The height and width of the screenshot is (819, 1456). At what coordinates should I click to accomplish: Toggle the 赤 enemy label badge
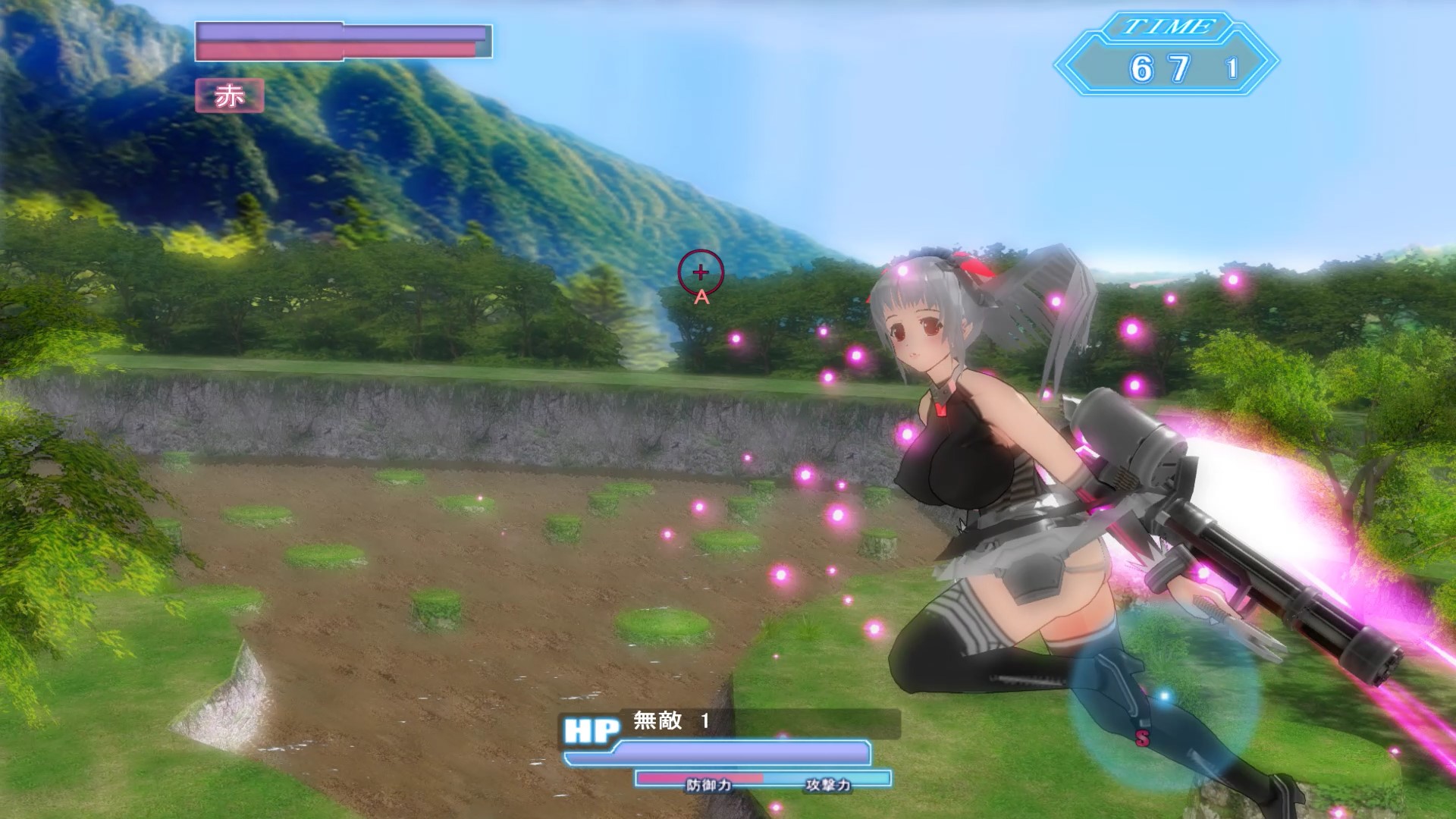pyautogui.click(x=231, y=96)
